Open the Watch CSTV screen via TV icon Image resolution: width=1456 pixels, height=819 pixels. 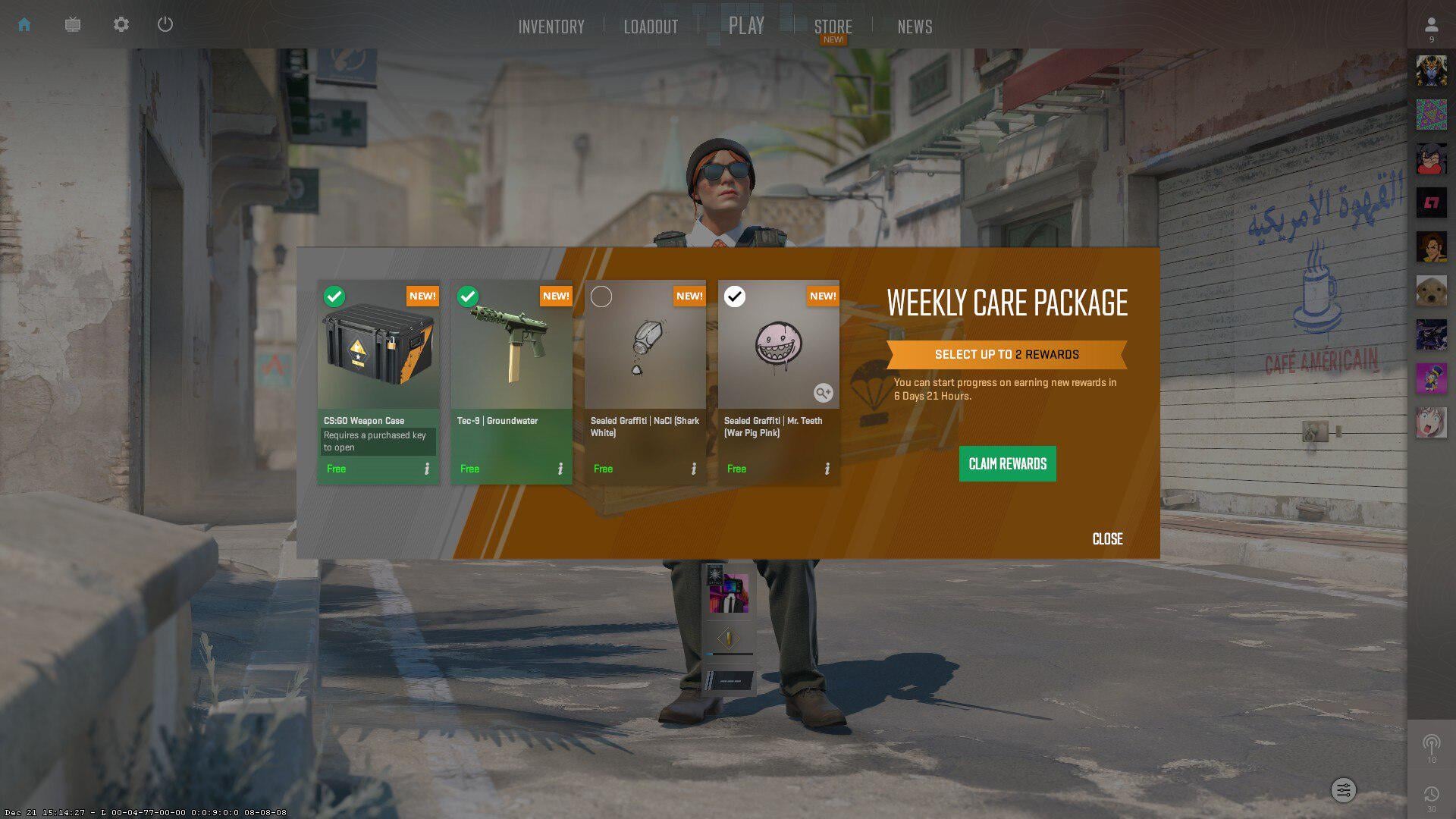(x=72, y=25)
